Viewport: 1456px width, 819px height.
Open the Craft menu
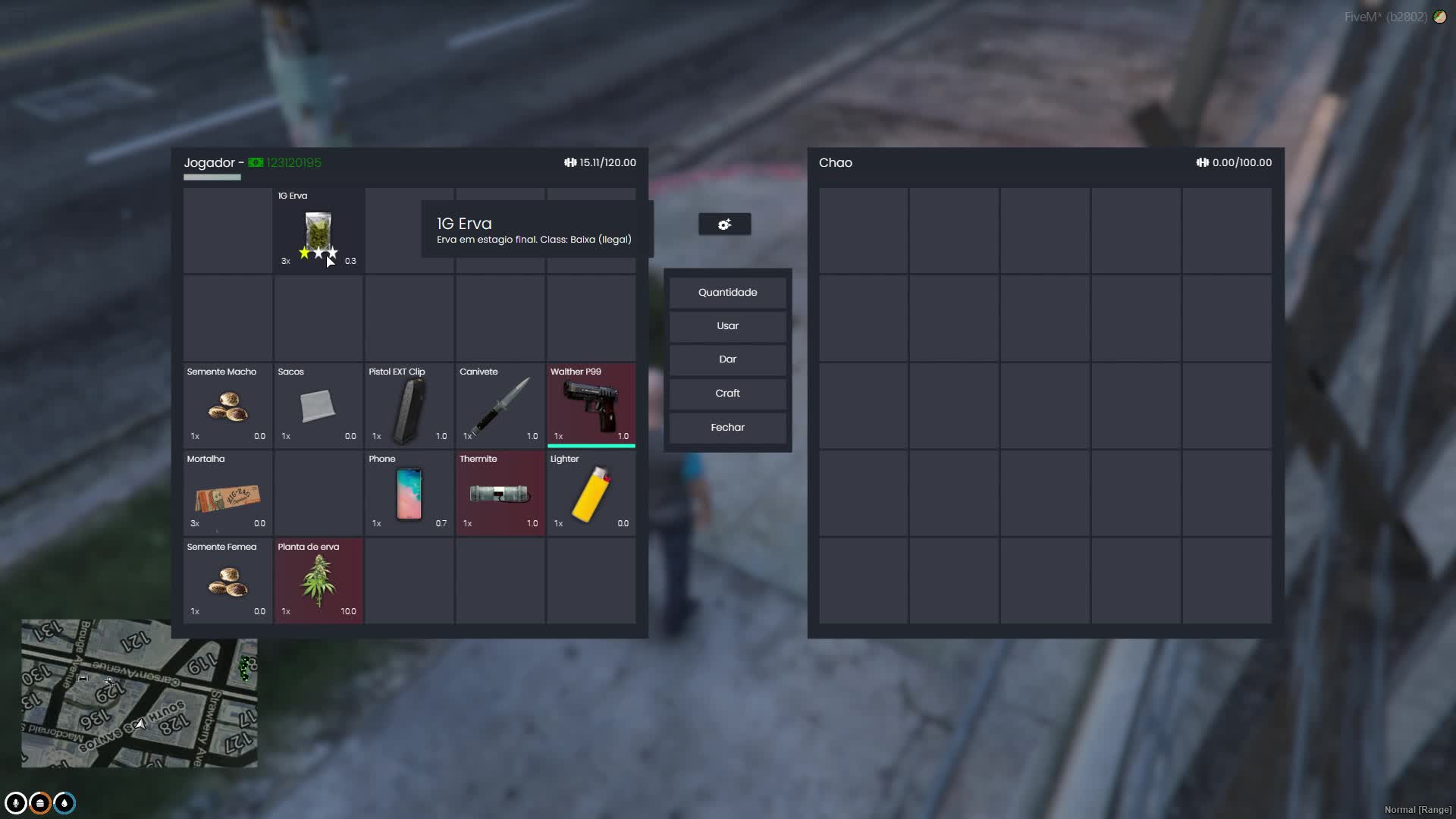(727, 394)
